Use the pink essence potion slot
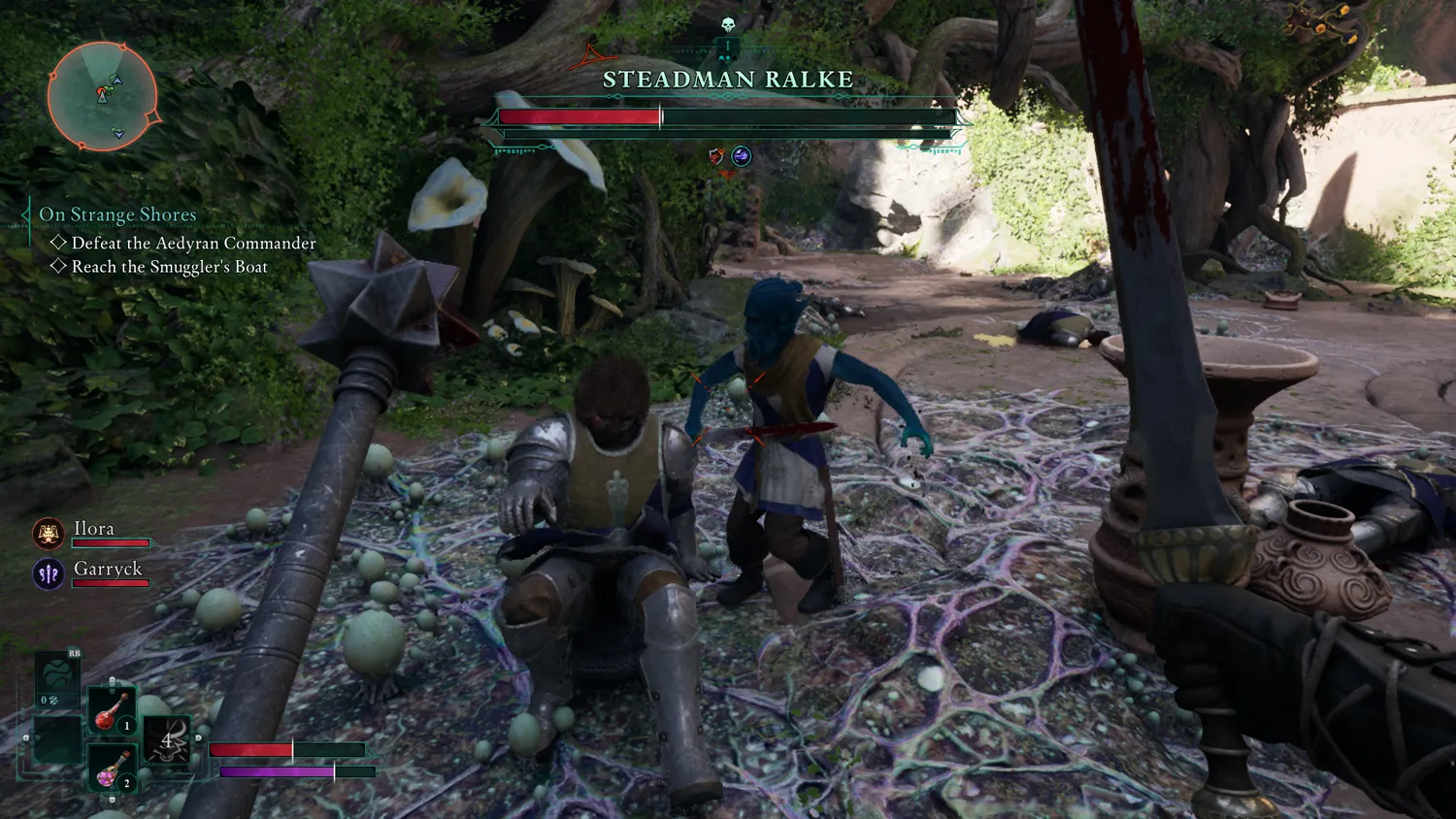 (111, 769)
